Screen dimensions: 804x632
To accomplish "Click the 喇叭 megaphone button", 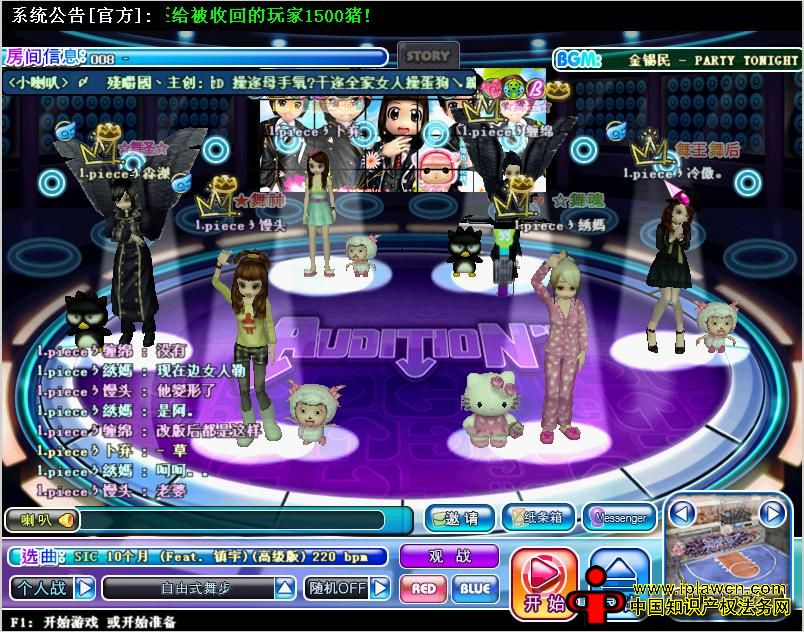I will point(40,520).
